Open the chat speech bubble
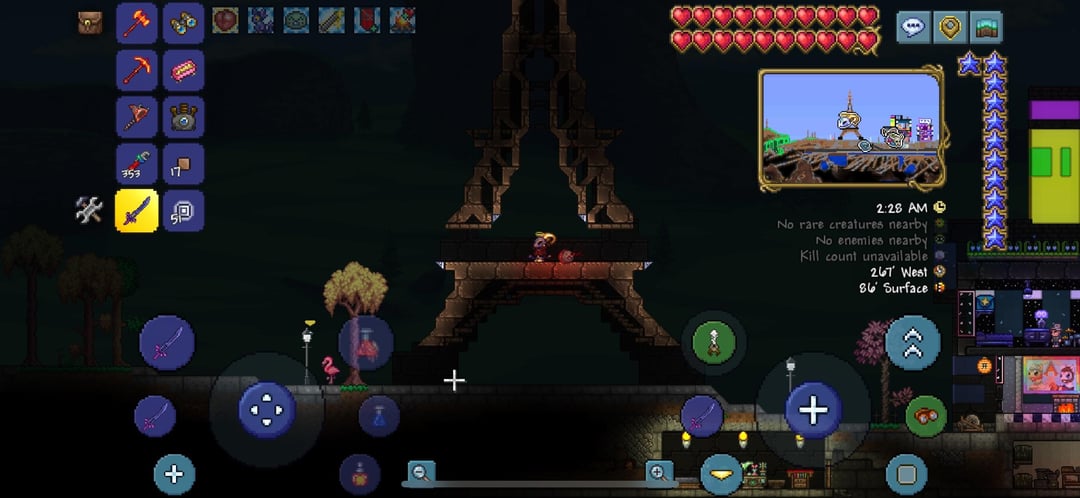 tap(913, 27)
